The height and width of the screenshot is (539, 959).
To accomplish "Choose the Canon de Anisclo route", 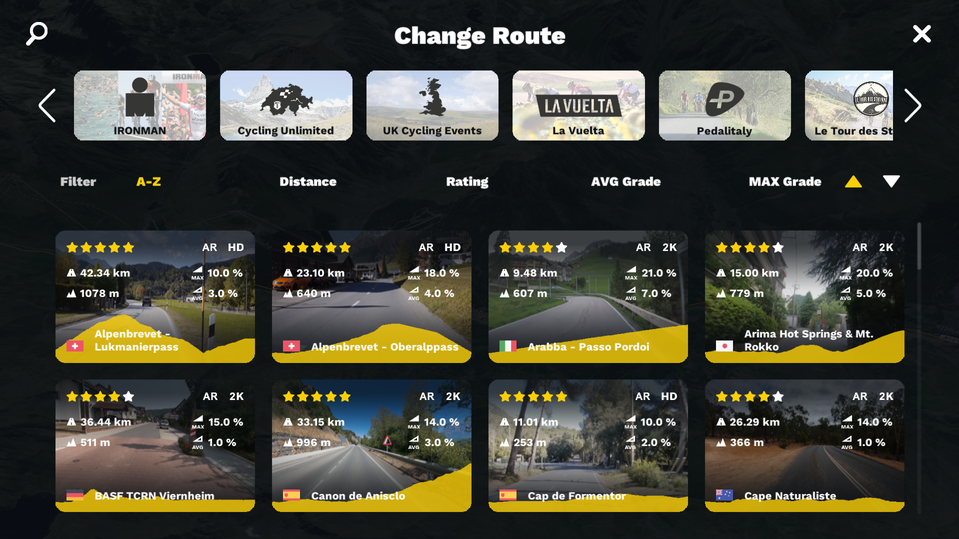I will (x=371, y=445).
